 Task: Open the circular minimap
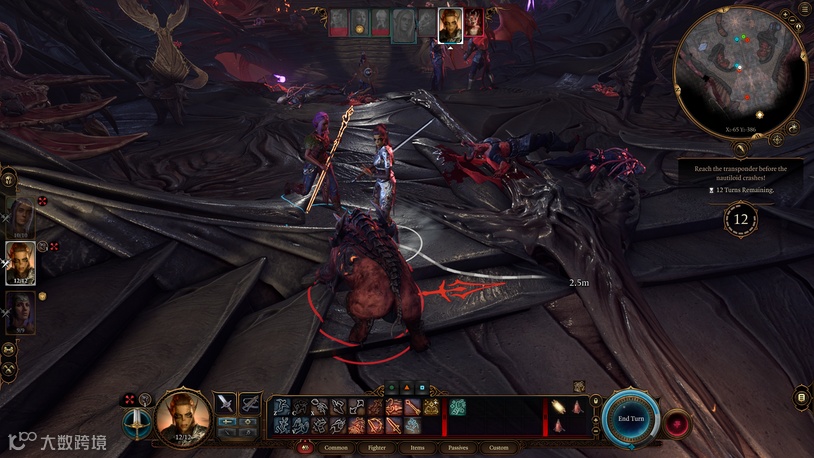tap(740, 71)
